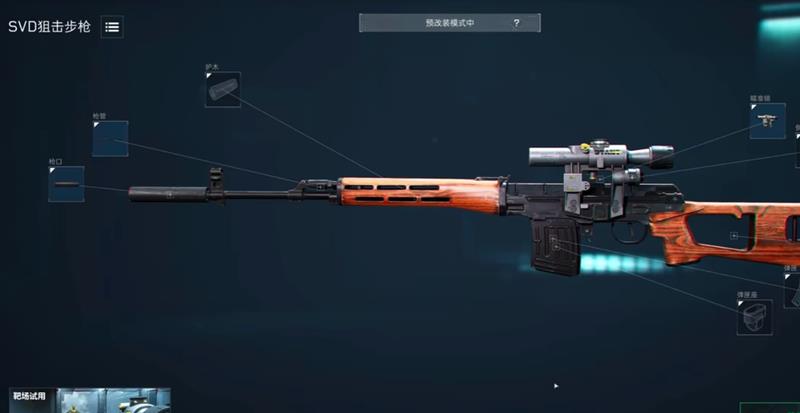The width and height of the screenshot is (800, 413).
Task: Choose the 枪口 muzzle attachment slot
Action: [66, 184]
